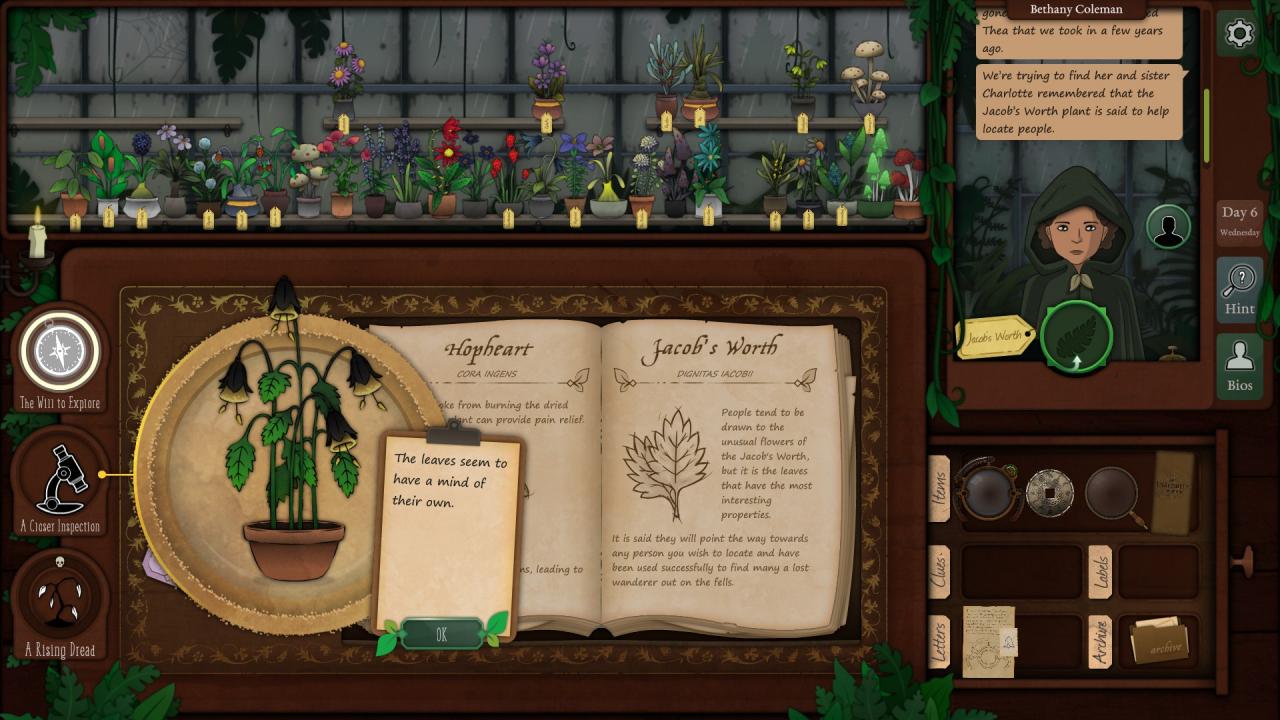This screenshot has width=1280, height=720.
Task: Select the Clues drawer label
Action: pos(939,572)
